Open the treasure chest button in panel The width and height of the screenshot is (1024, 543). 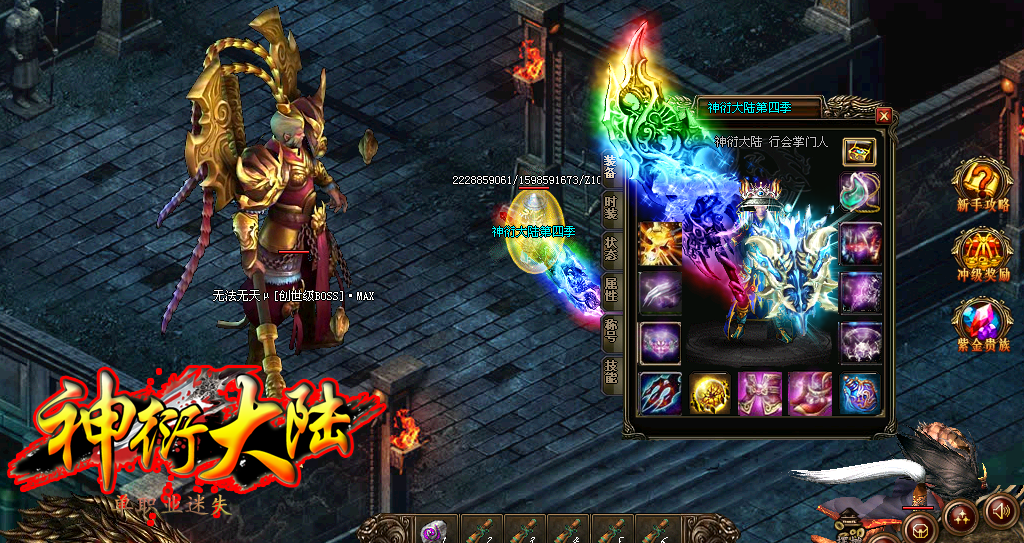pos(858,151)
